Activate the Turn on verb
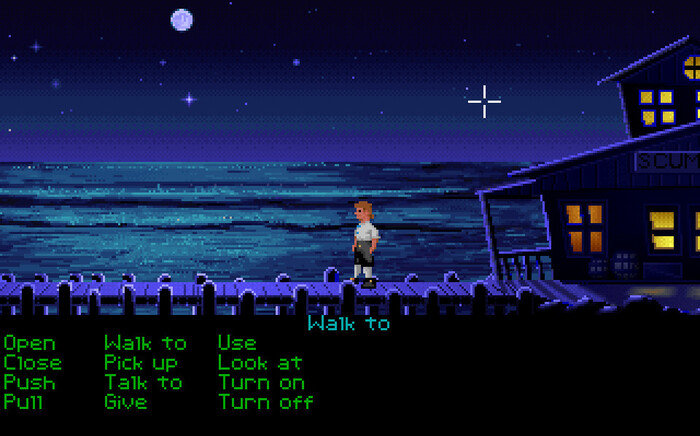Image resolution: width=700 pixels, height=436 pixels. [x=260, y=383]
